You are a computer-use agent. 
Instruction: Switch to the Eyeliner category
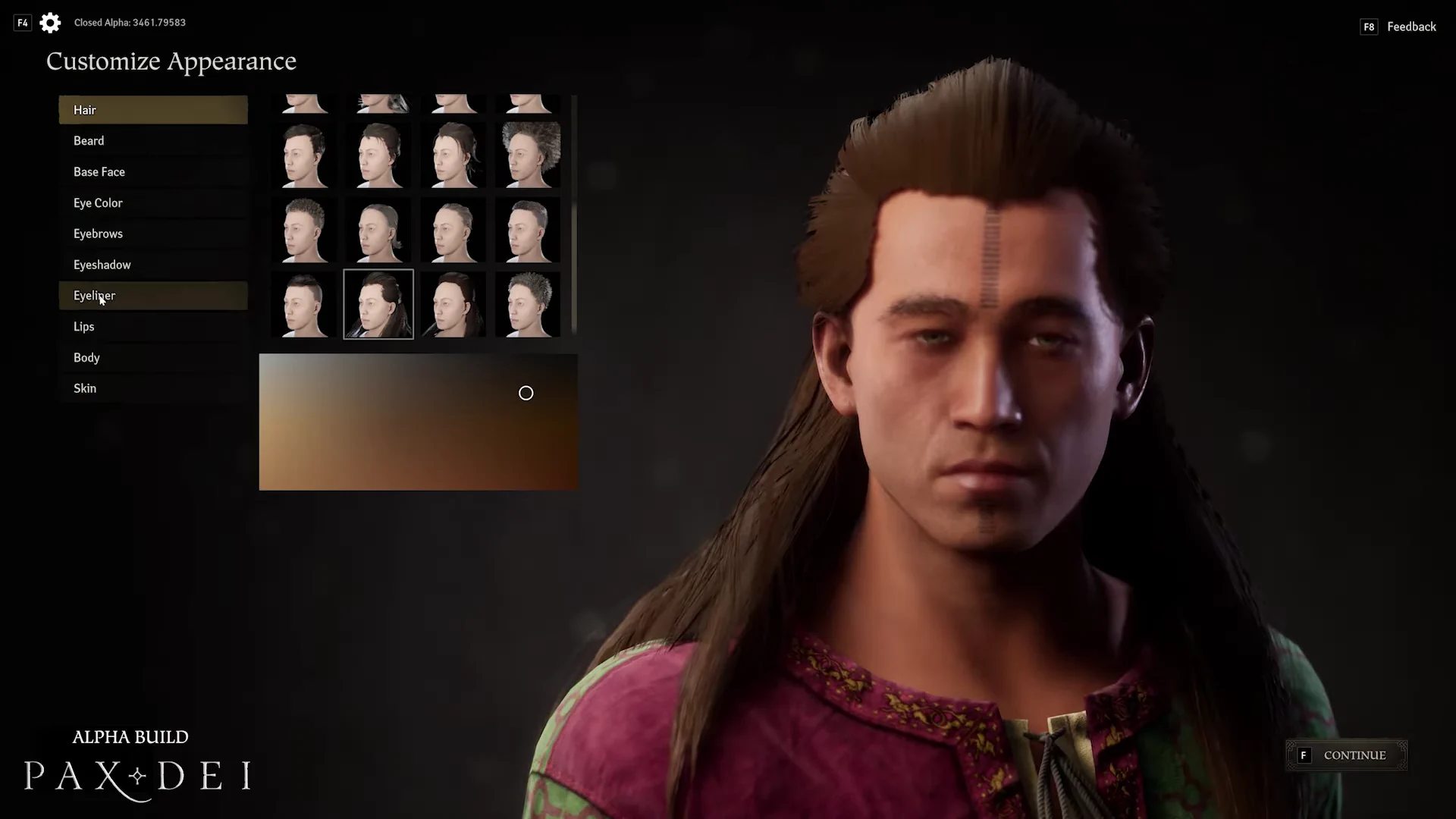[152, 296]
